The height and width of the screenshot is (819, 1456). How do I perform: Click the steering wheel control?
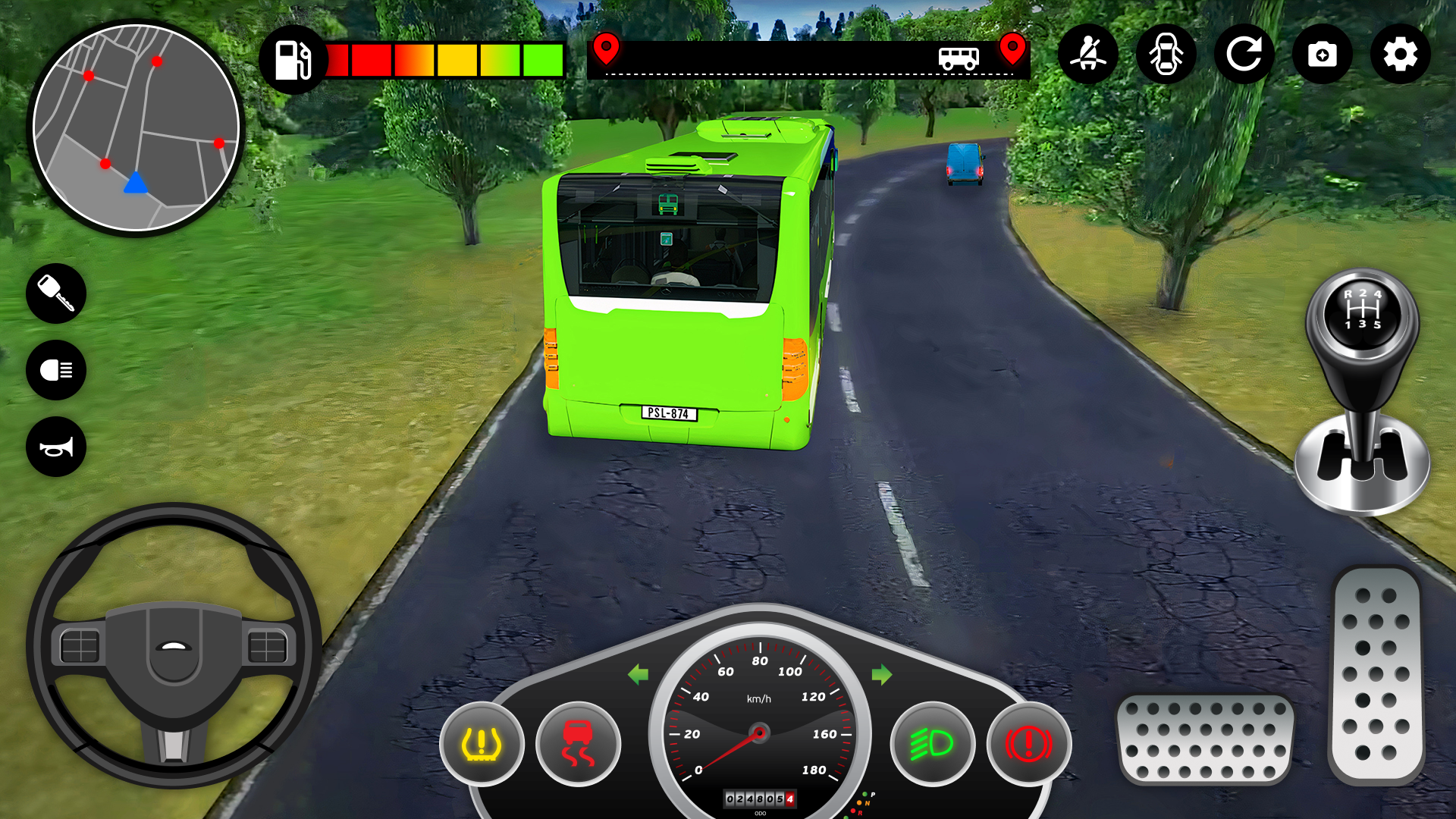(x=174, y=645)
